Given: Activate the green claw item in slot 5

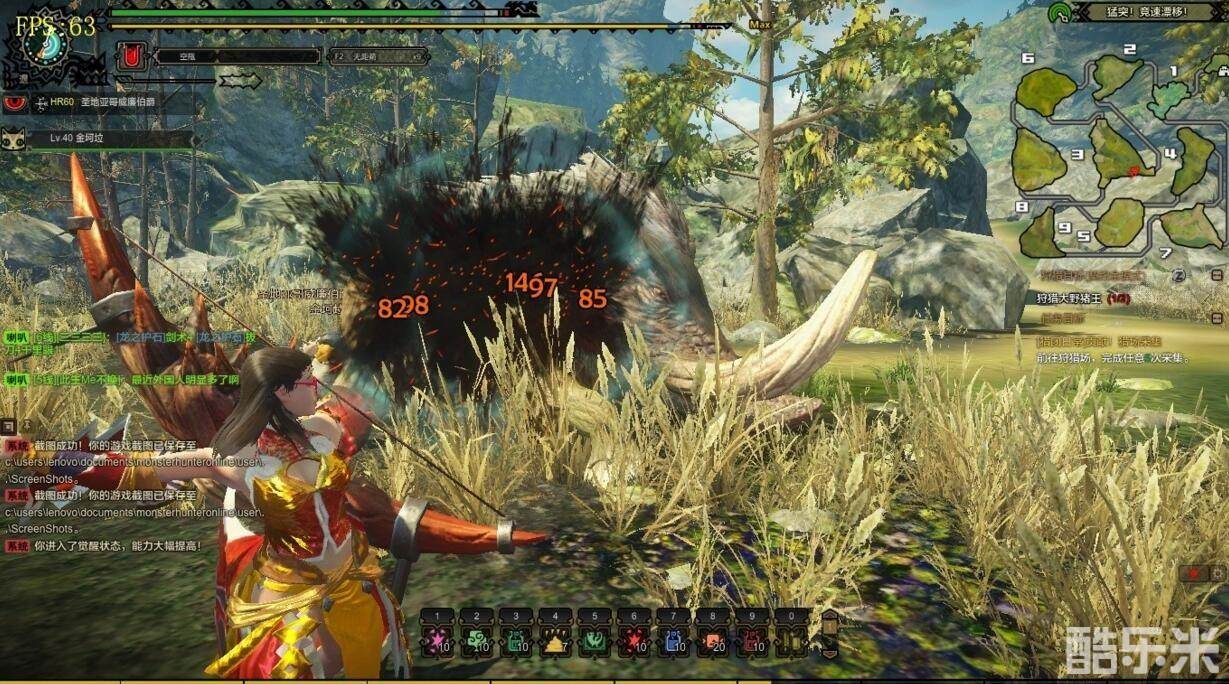Looking at the screenshot, I should (594, 639).
